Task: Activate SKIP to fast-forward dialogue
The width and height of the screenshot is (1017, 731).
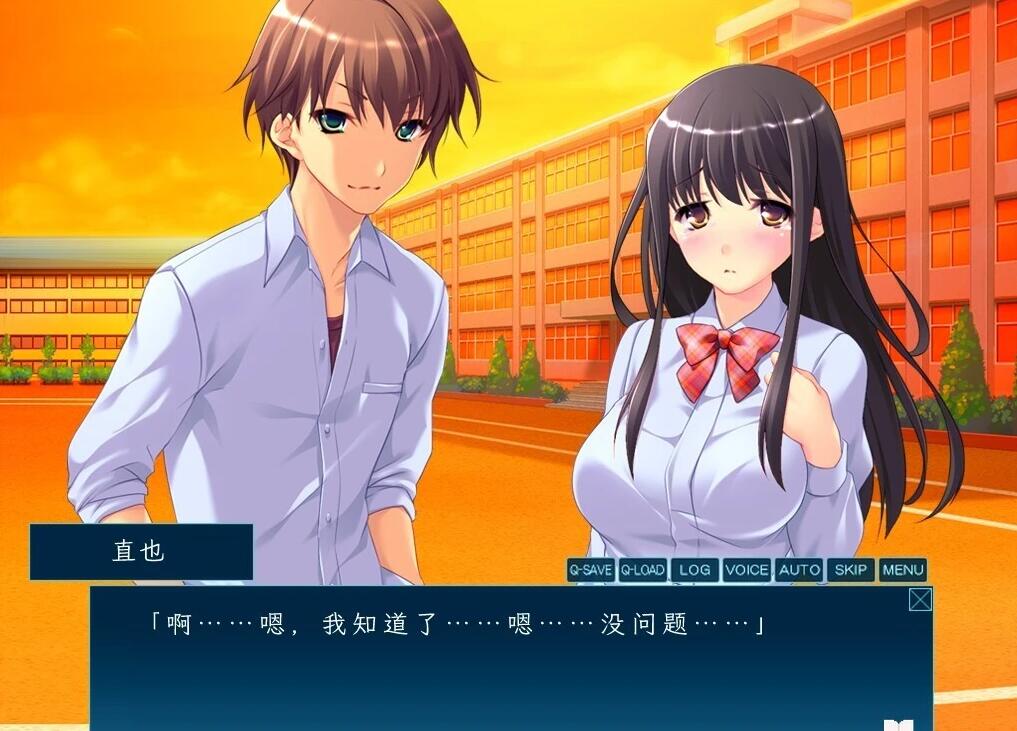Action: pyautogui.click(x=851, y=570)
